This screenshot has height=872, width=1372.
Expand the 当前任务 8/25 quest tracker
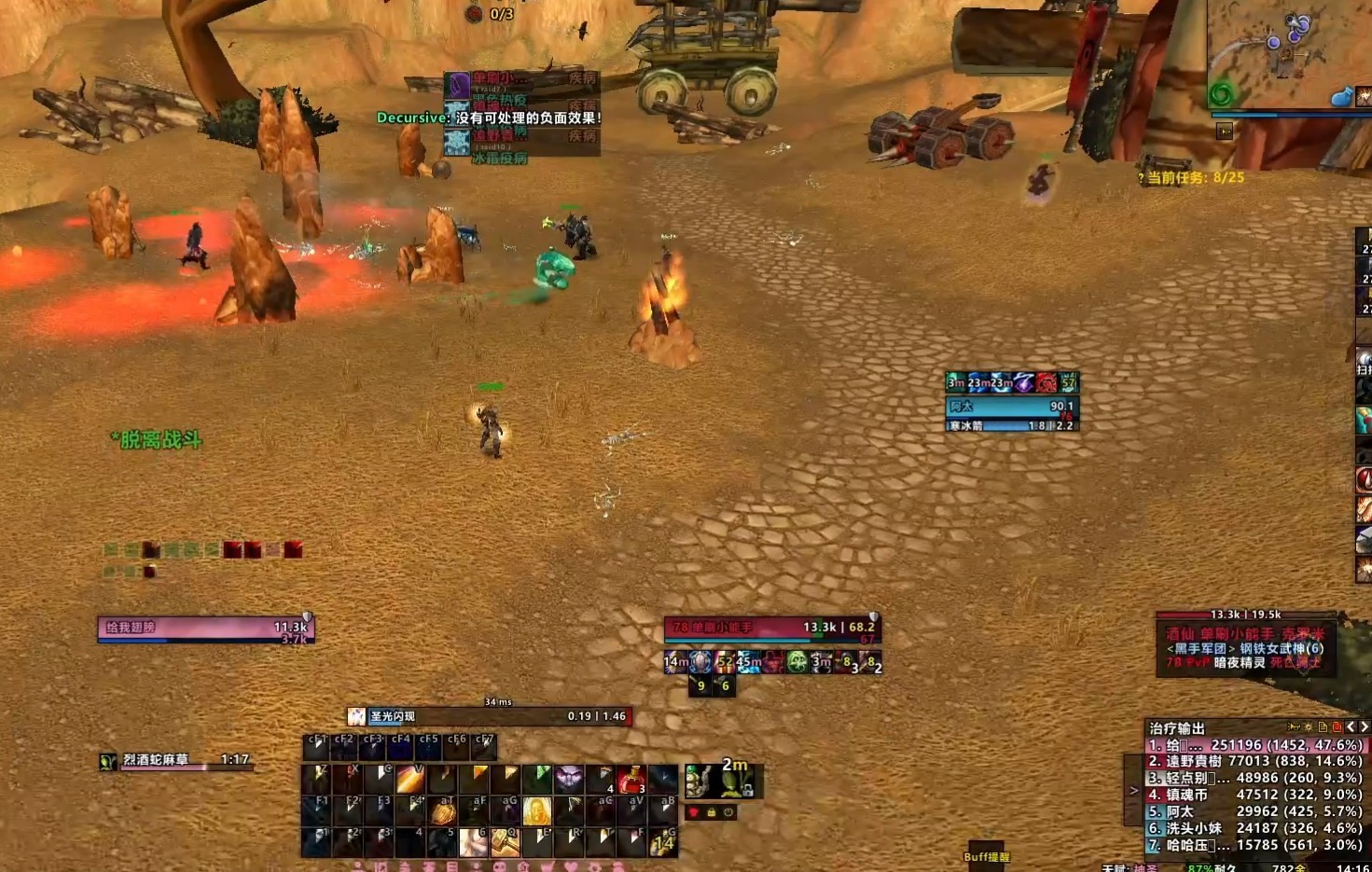[1192, 177]
